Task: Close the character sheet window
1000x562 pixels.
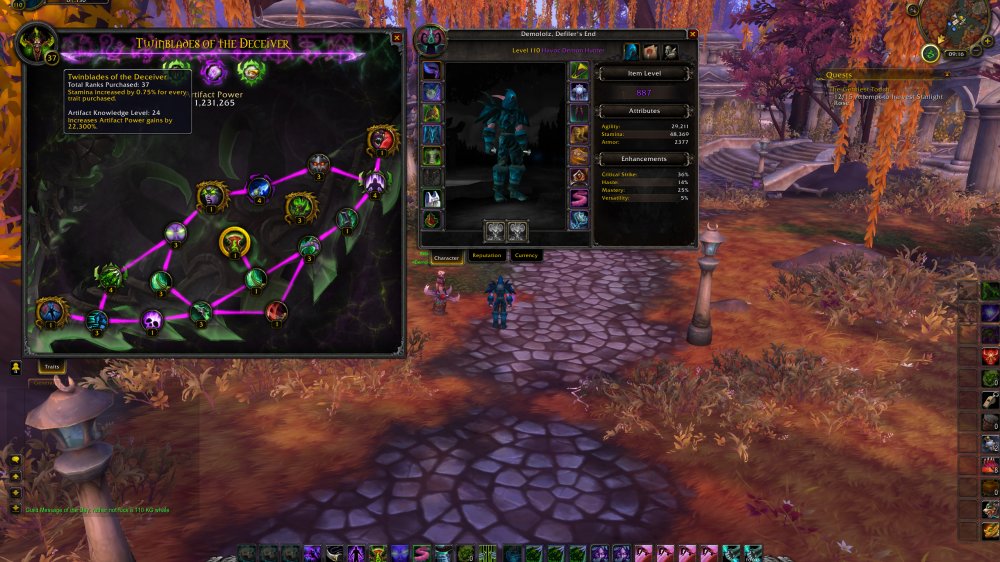Action: tap(692, 35)
